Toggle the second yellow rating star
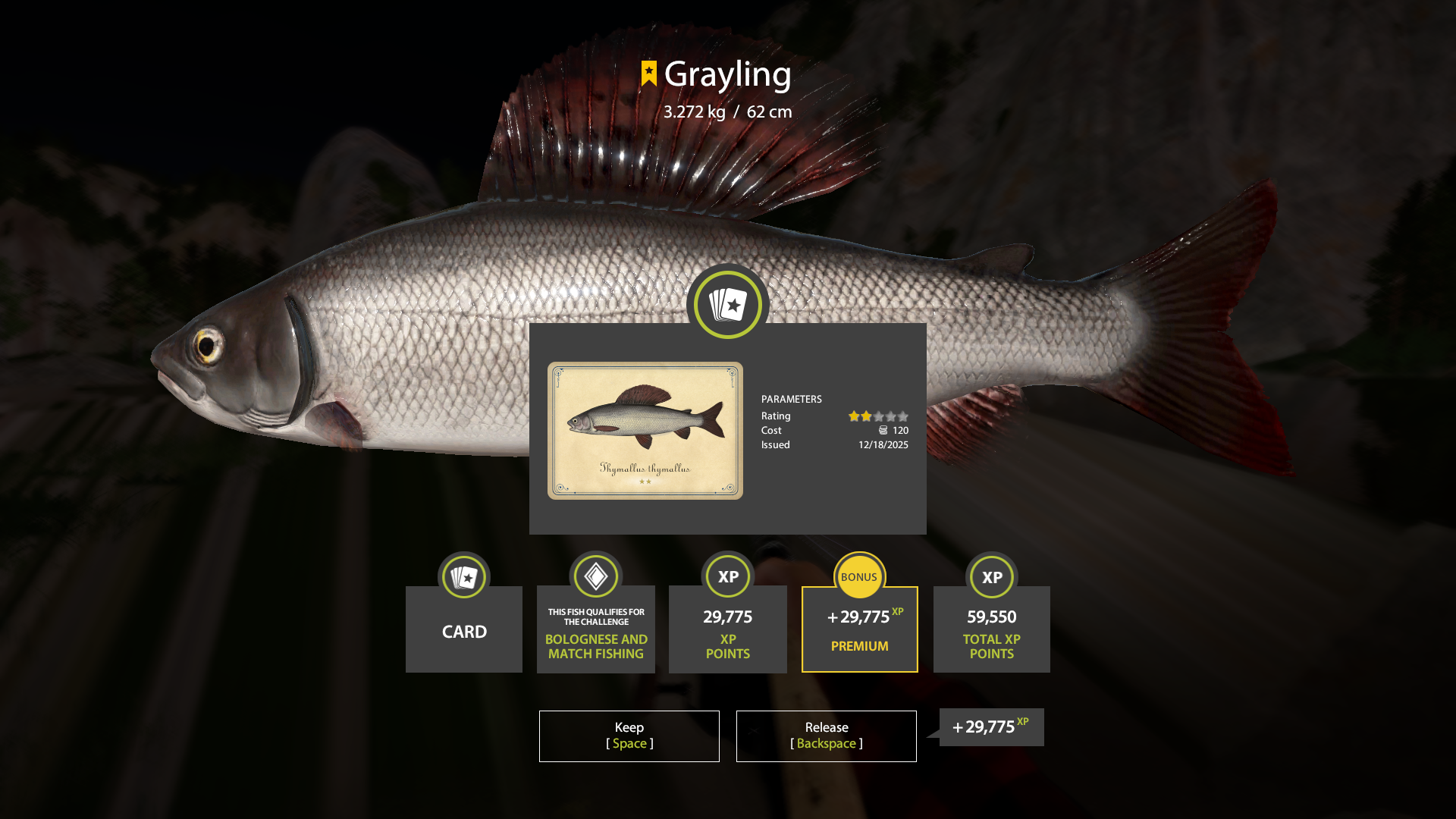 pyautogui.click(x=867, y=416)
